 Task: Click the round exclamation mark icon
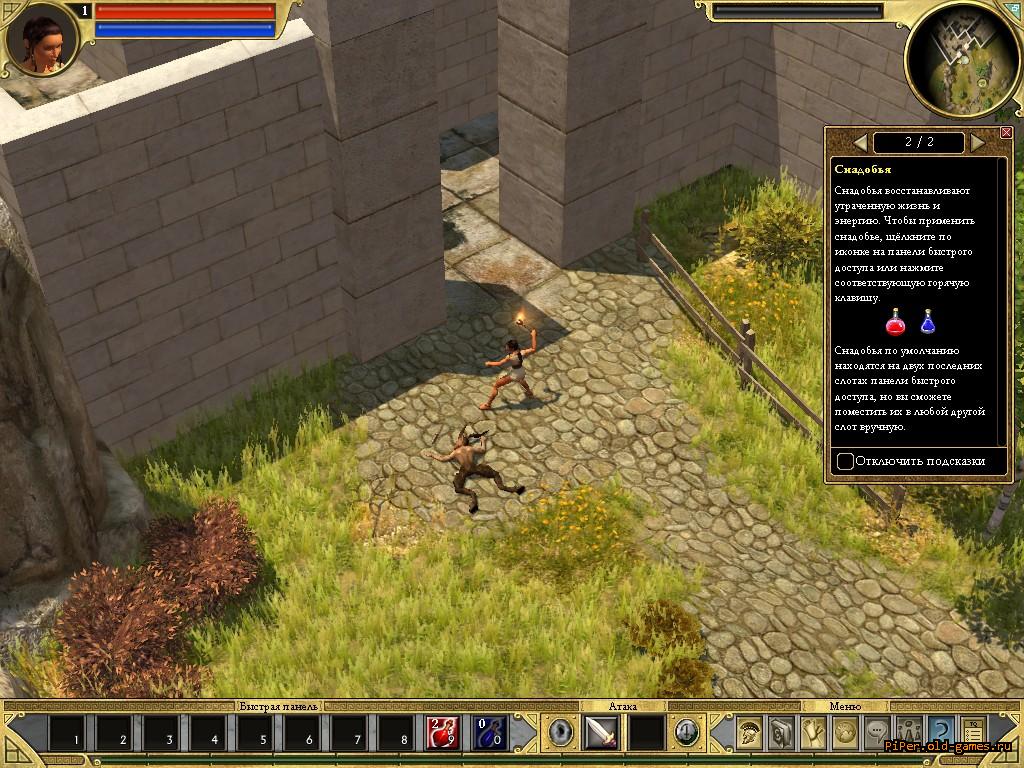pyautogui.click(x=685, y=733)
